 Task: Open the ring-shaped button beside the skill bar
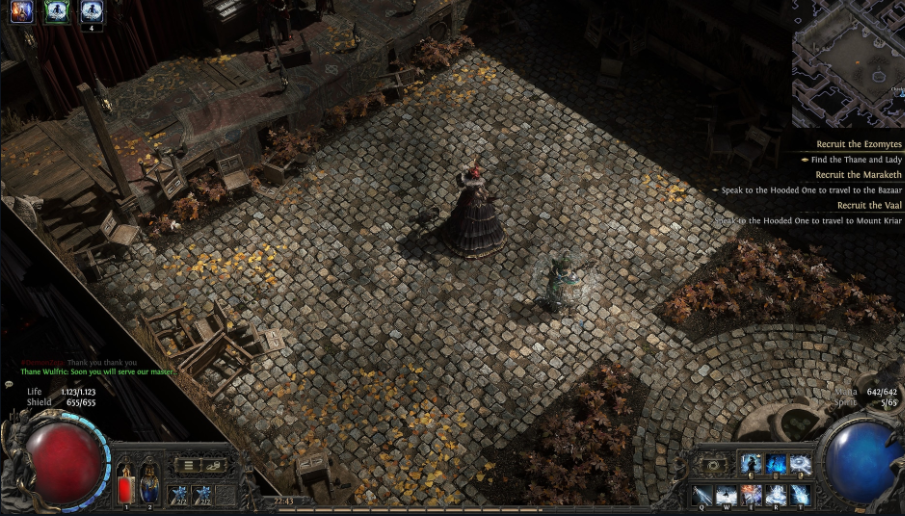pos(713,465)
